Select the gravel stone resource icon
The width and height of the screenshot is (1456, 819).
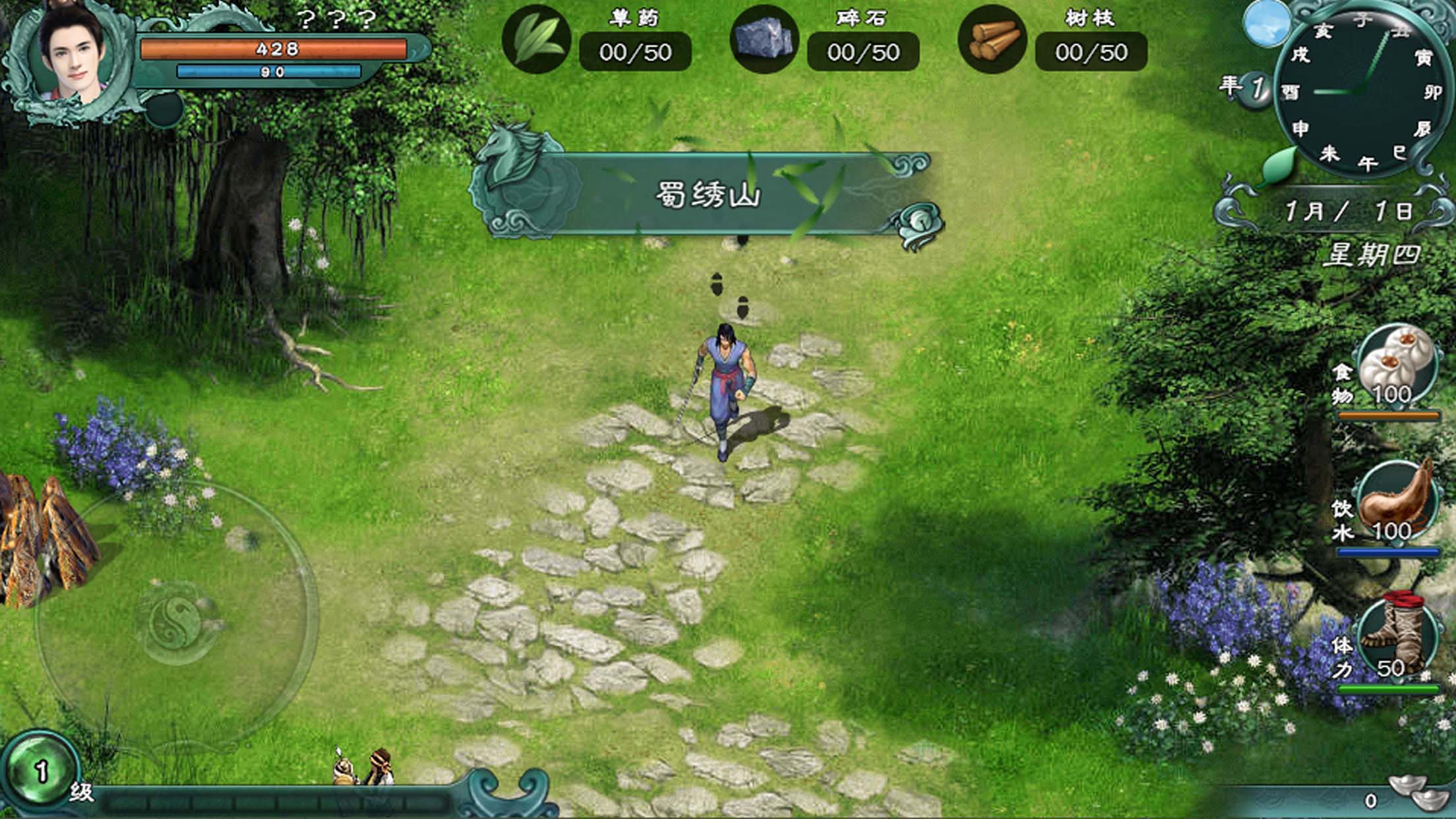pos(764,40)
